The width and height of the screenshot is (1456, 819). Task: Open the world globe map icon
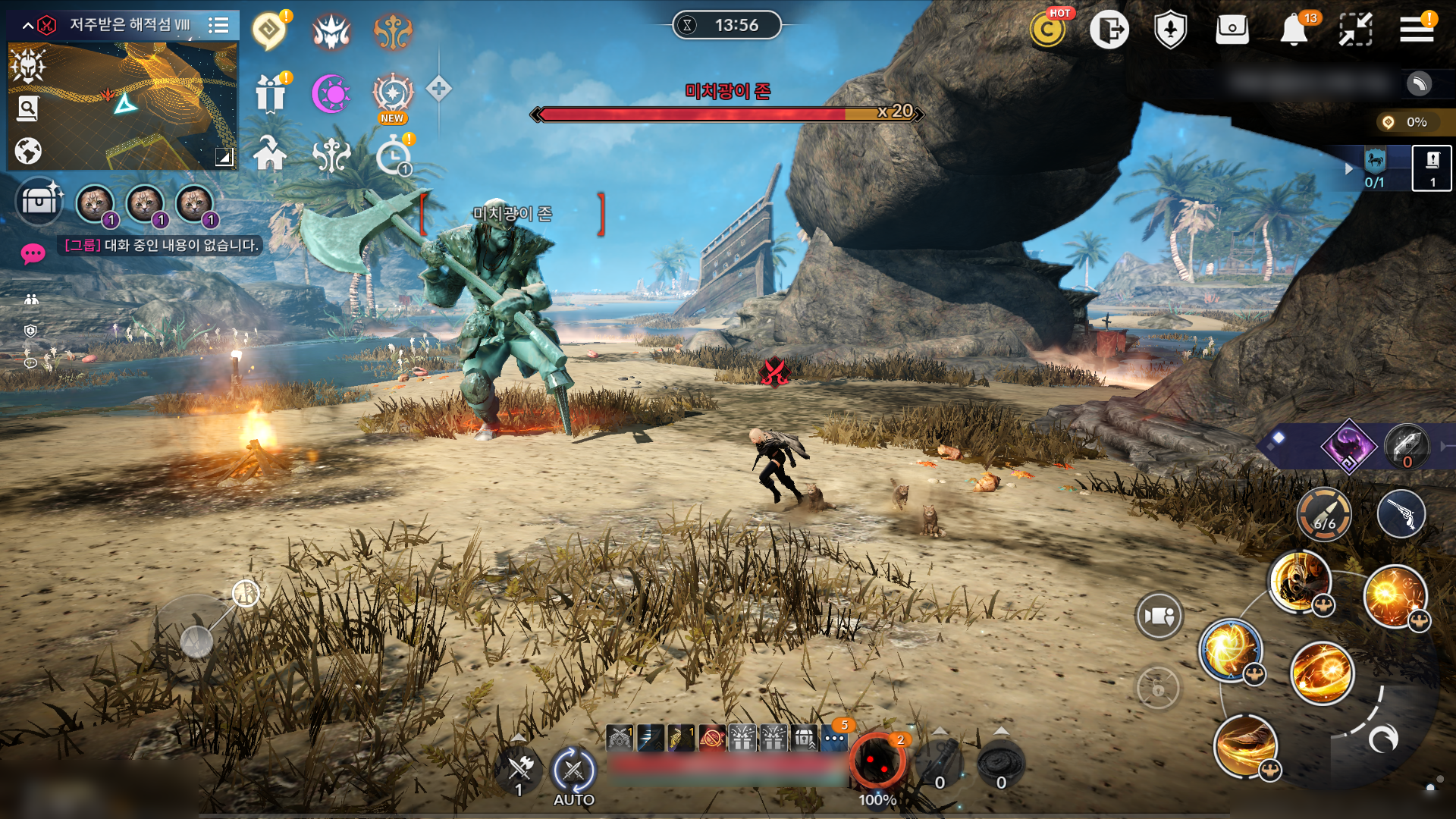pos(28,151)
